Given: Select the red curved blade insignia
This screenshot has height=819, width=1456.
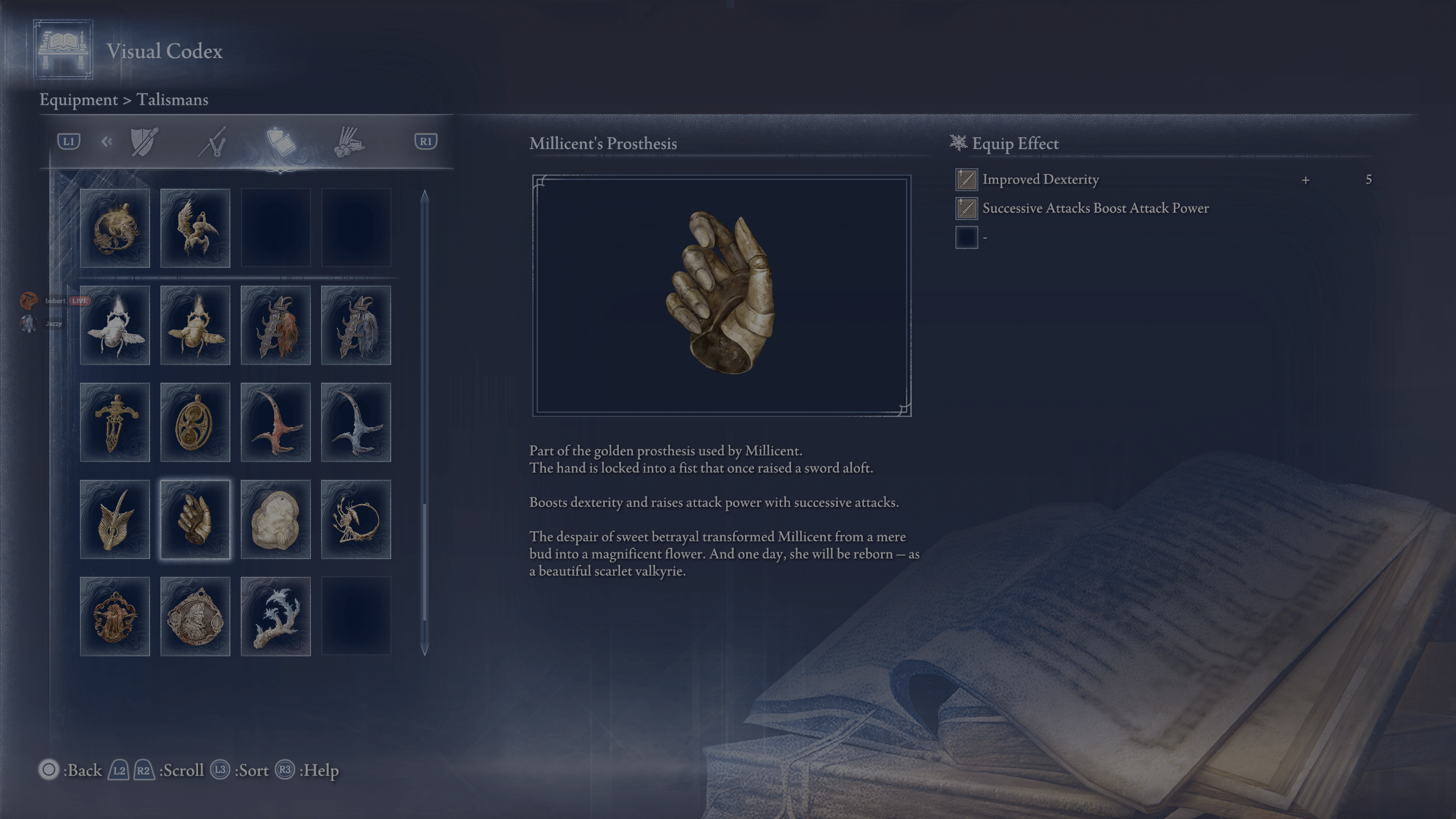Looking at the screenshot, I should (276, 422).
